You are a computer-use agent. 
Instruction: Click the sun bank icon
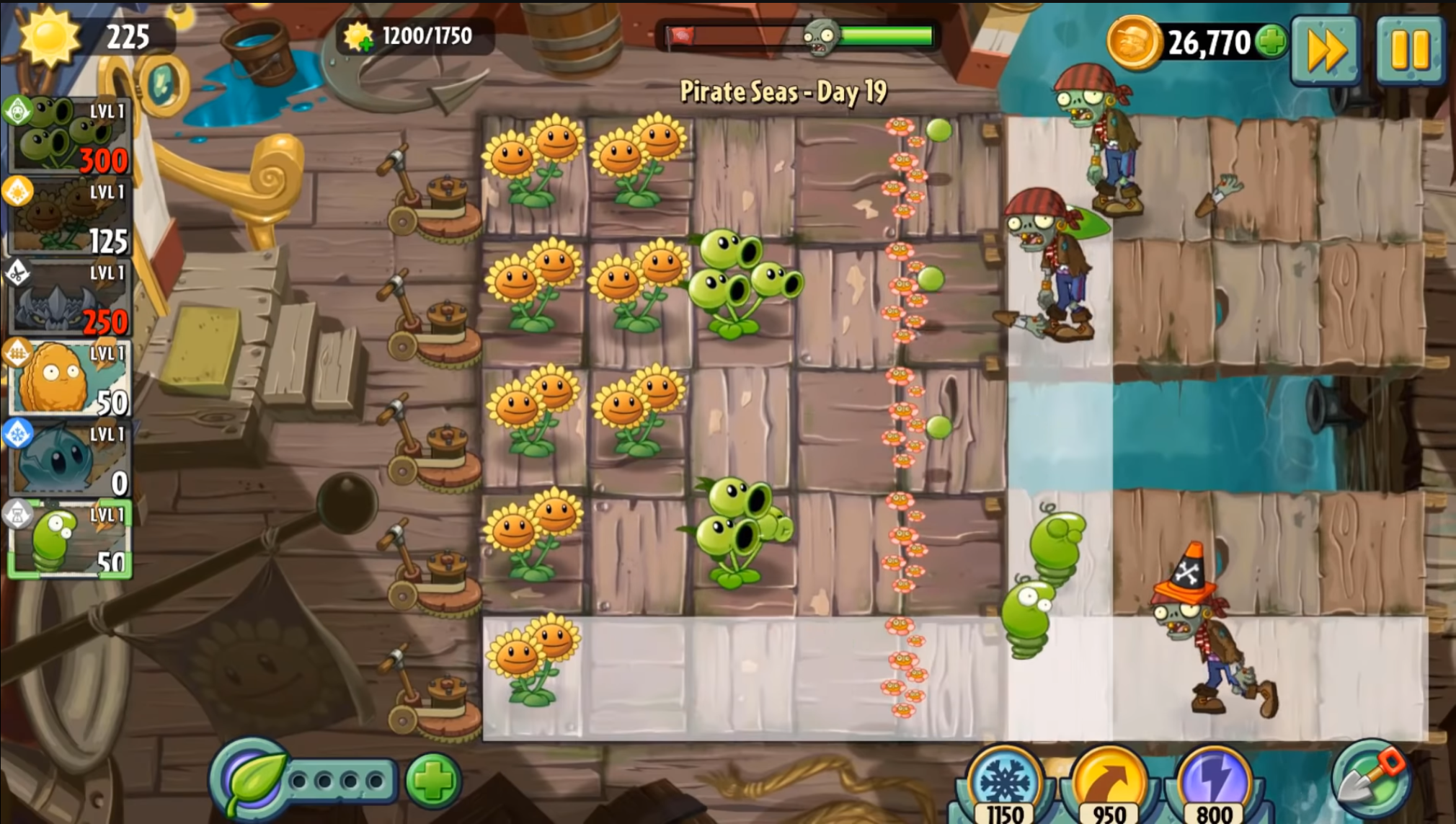49,36
